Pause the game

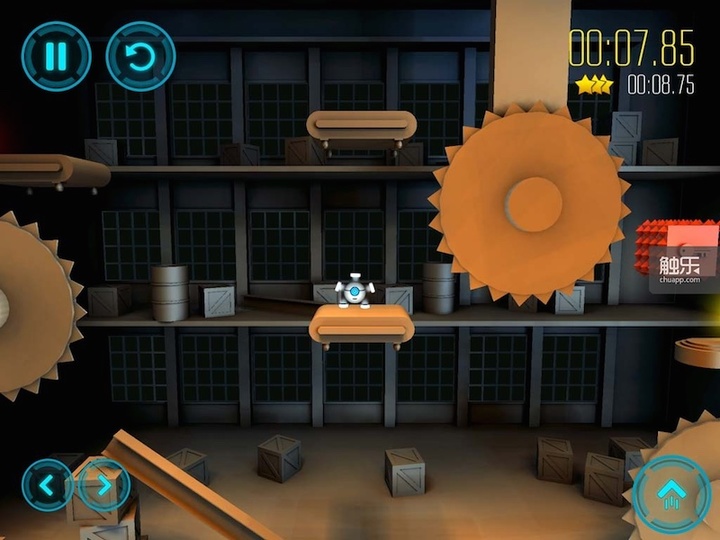[x=56, y=56]
